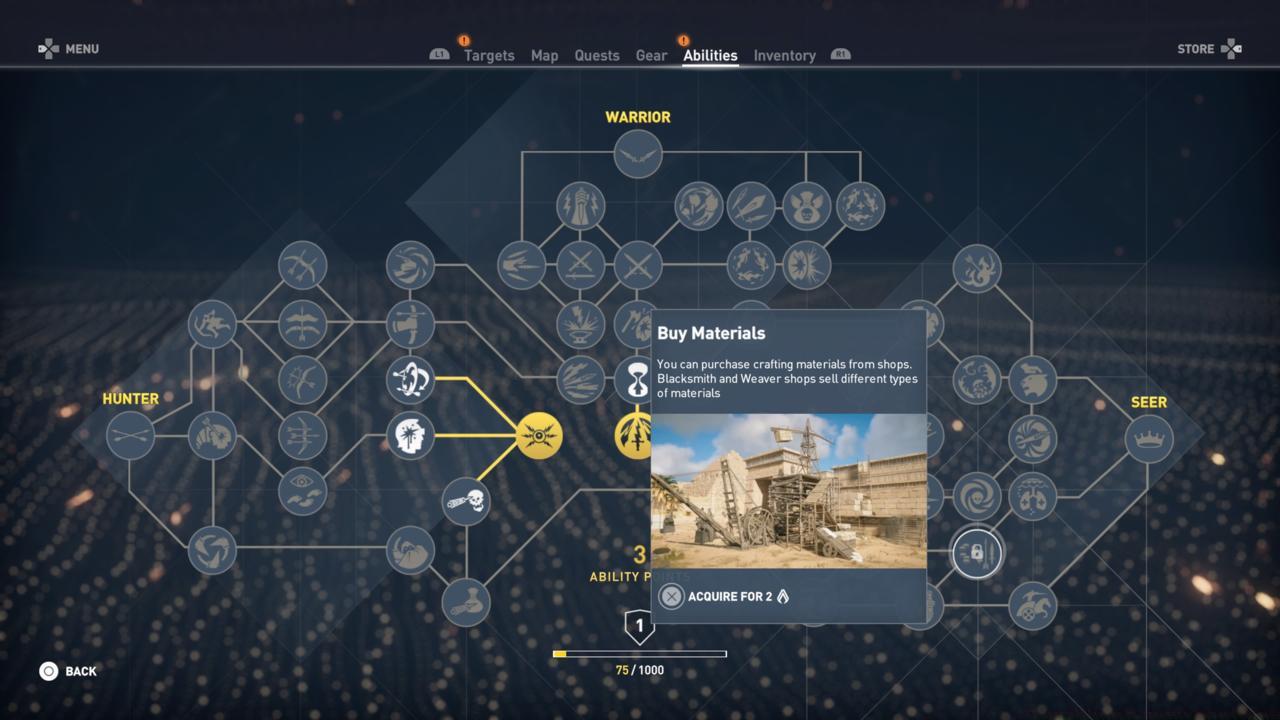The width and height of the screenshot is (1280, 720).
Task: Click the highlighted yellow burst ability node
Action: pos(540,435)
